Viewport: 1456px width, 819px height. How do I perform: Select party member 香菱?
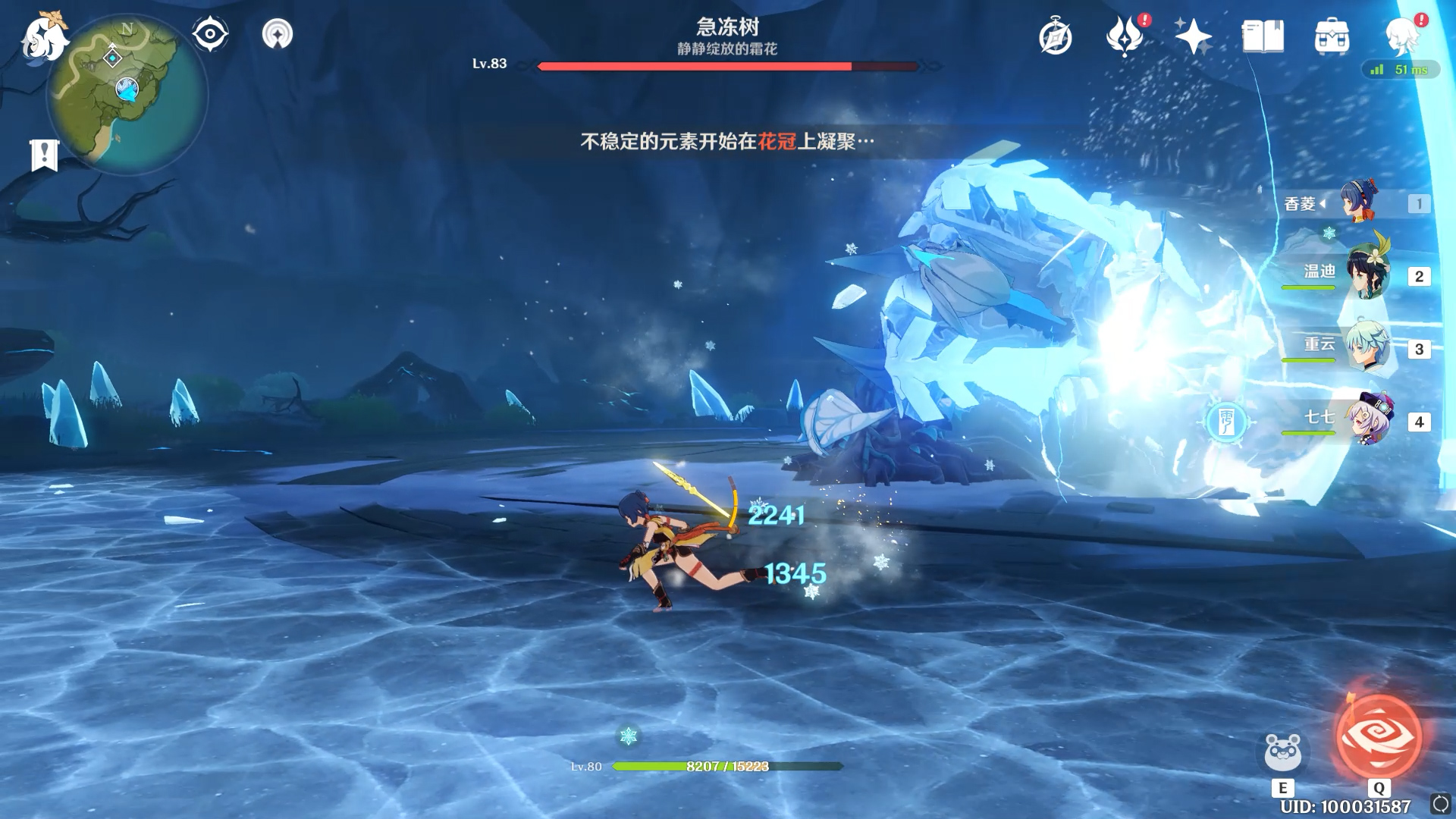[1358, 202]
